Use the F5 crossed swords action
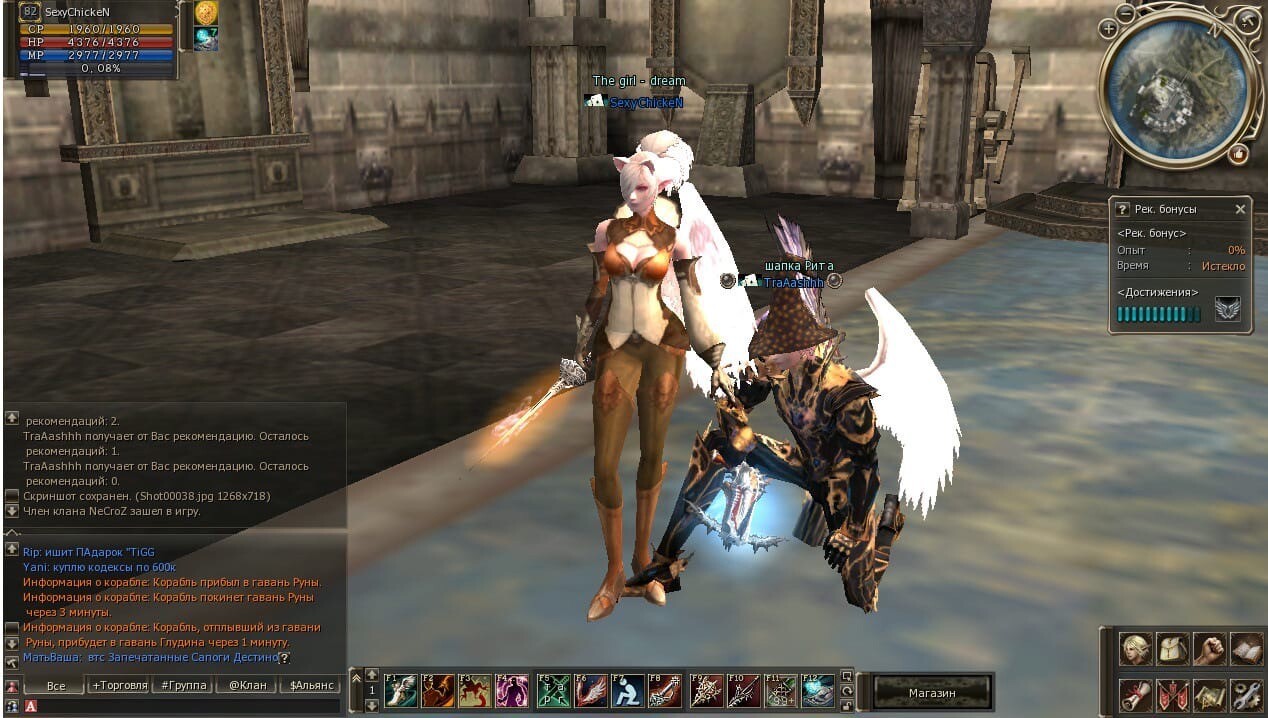1268x718 pixels. (x=553, y=691)
